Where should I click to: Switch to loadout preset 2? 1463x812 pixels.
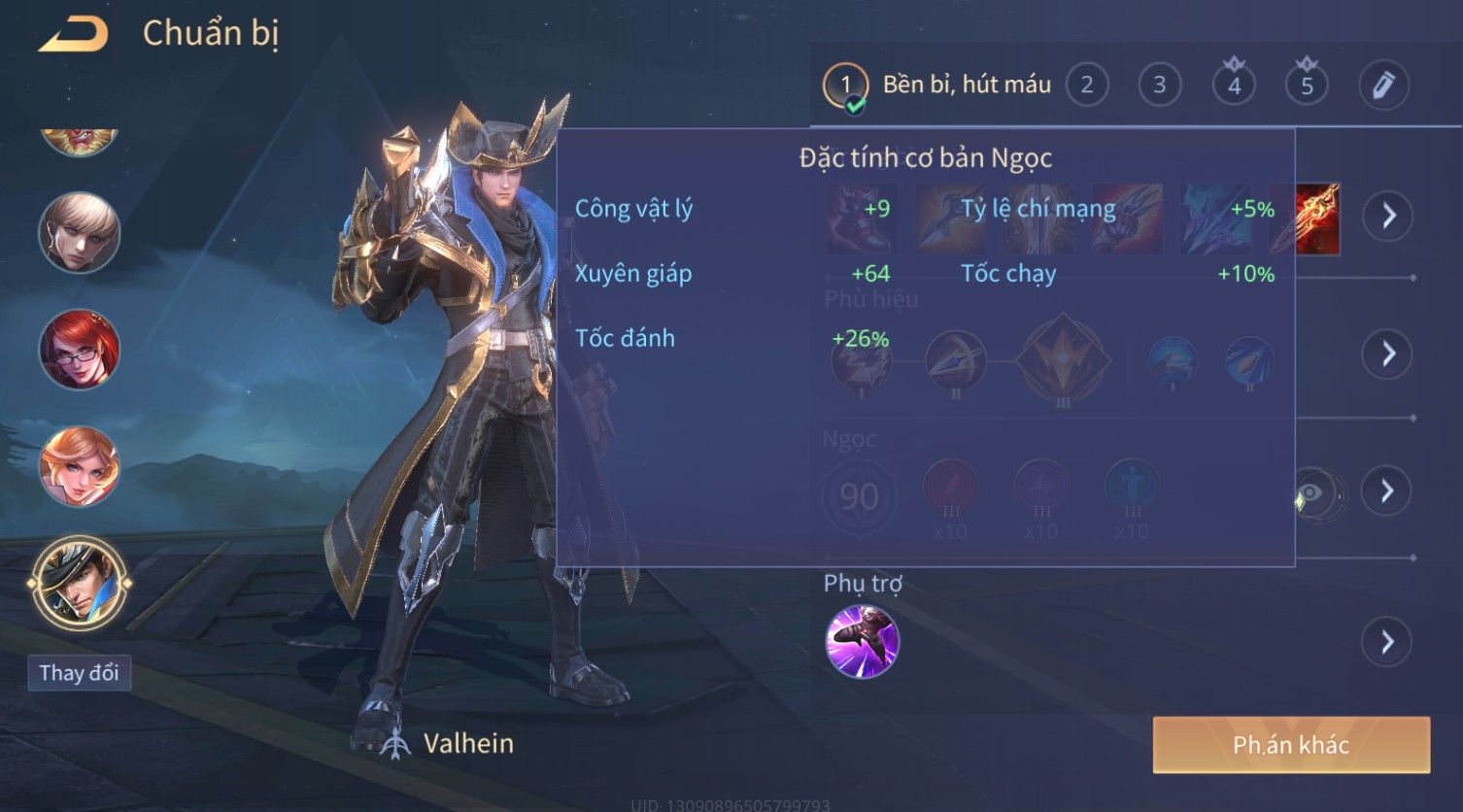point(1087,85)
